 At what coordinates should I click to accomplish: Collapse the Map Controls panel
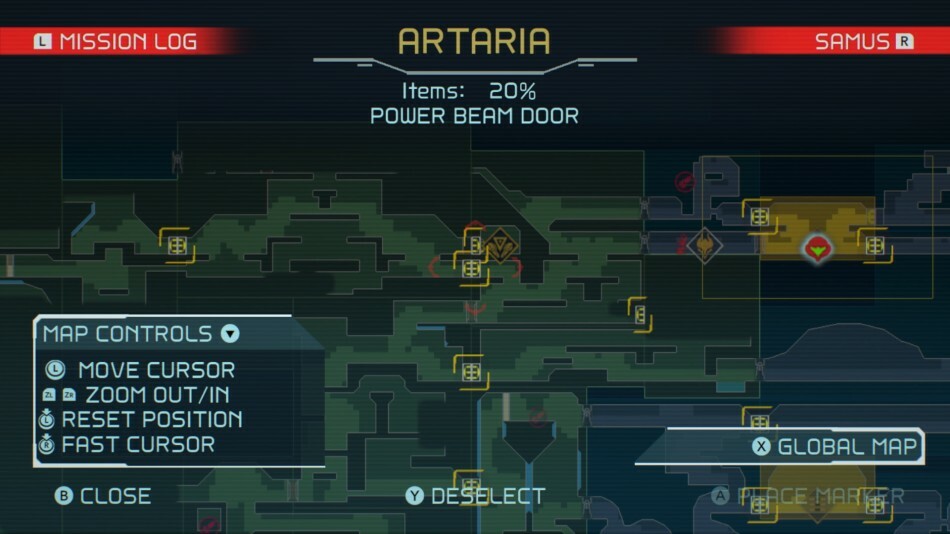coord(230,334)
